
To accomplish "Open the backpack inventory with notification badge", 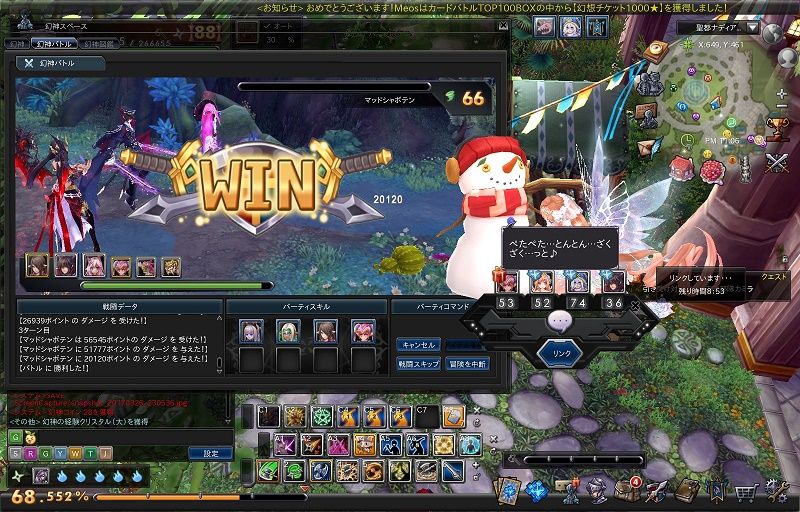I will pyautogui.click(x=627, y=490).
